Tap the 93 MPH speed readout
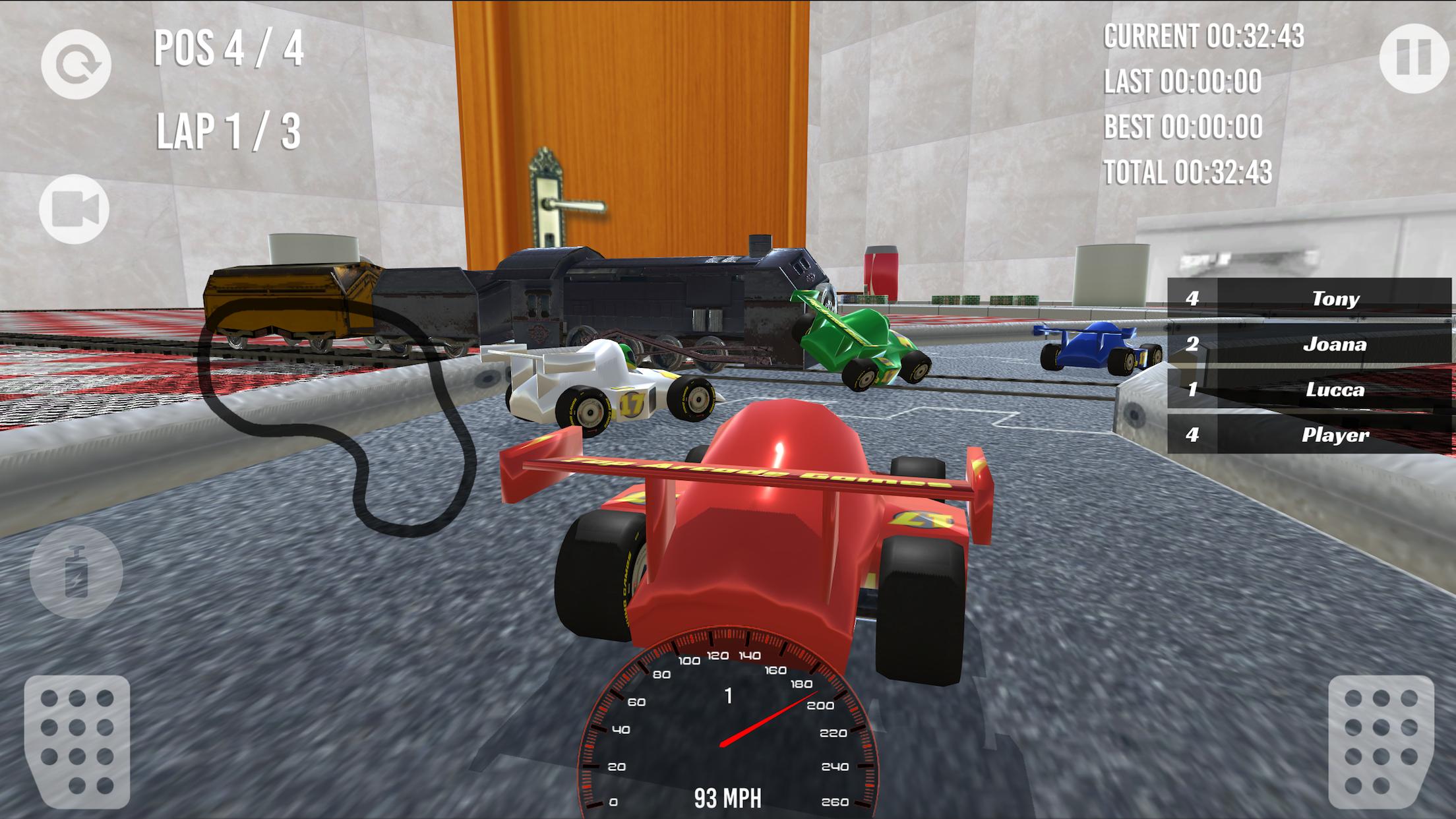 point(729,797)
